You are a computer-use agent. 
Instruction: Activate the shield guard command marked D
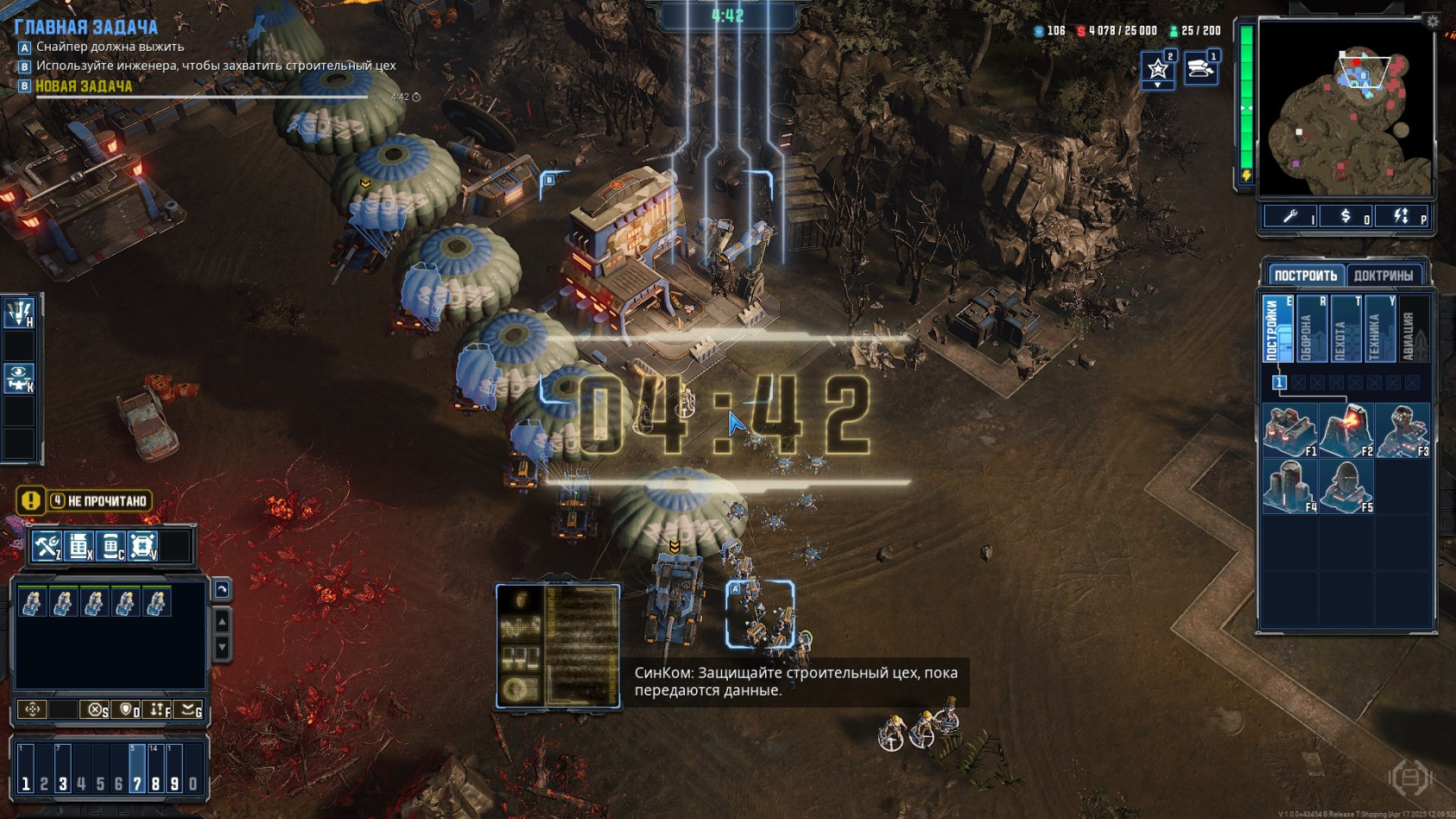tap(128, 709)
